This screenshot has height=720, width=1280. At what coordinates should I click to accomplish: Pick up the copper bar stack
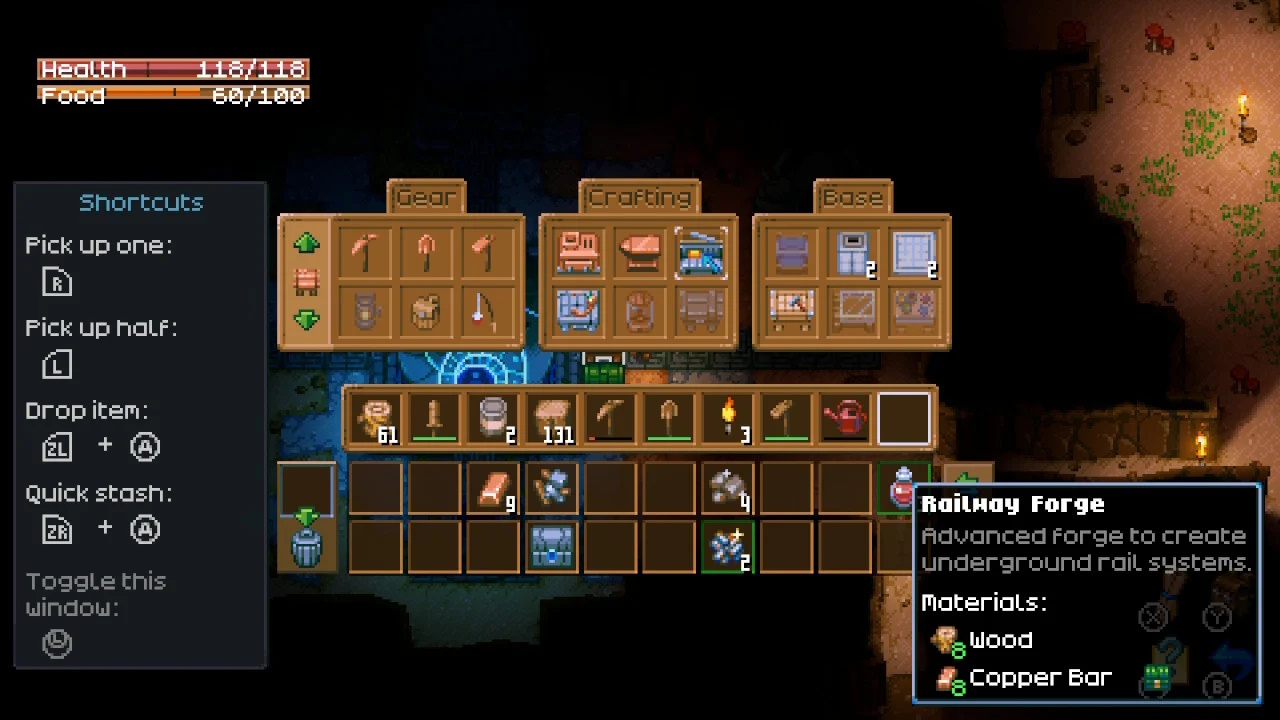[493, 489]
